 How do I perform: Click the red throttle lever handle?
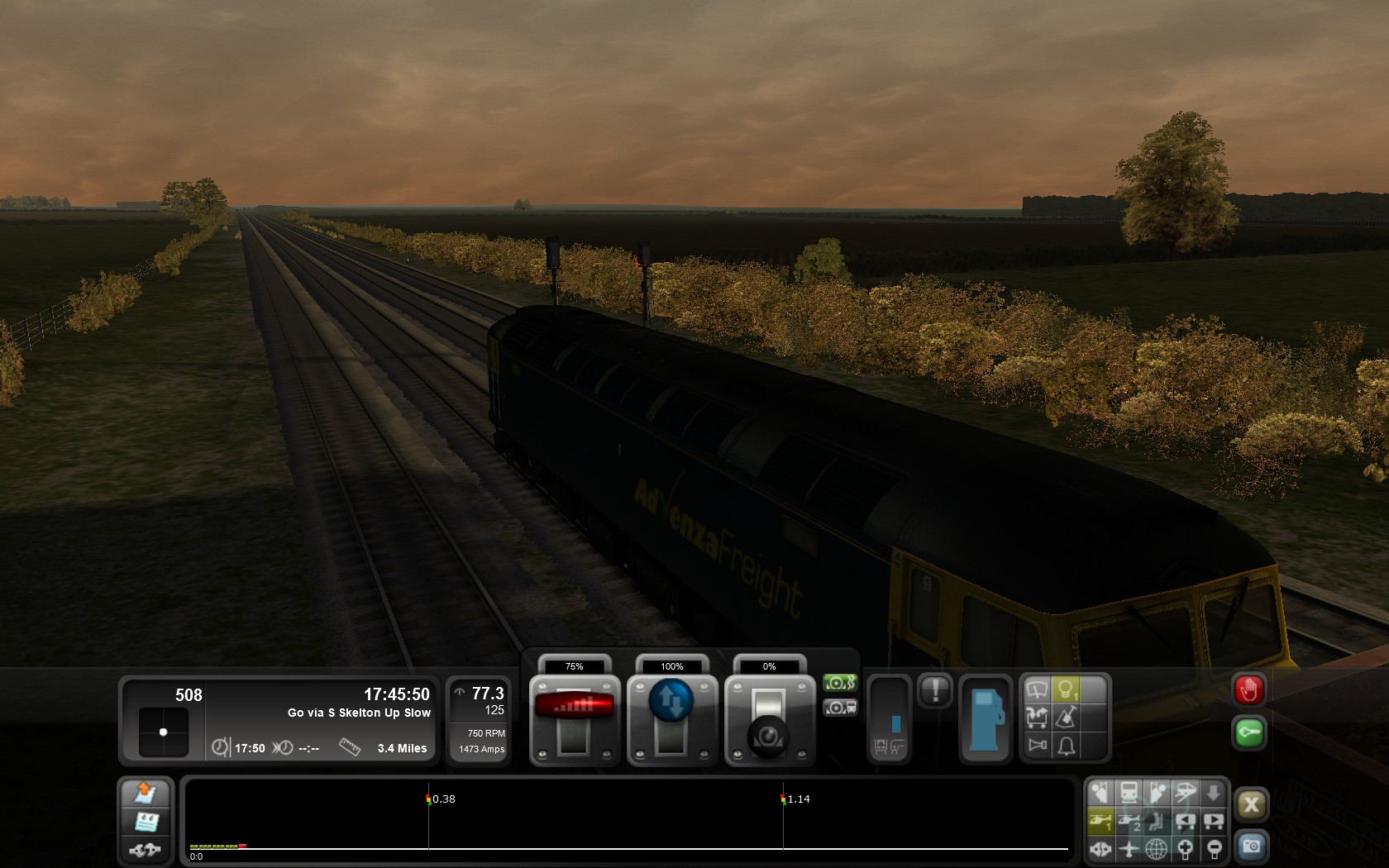[x=575, y=704]
